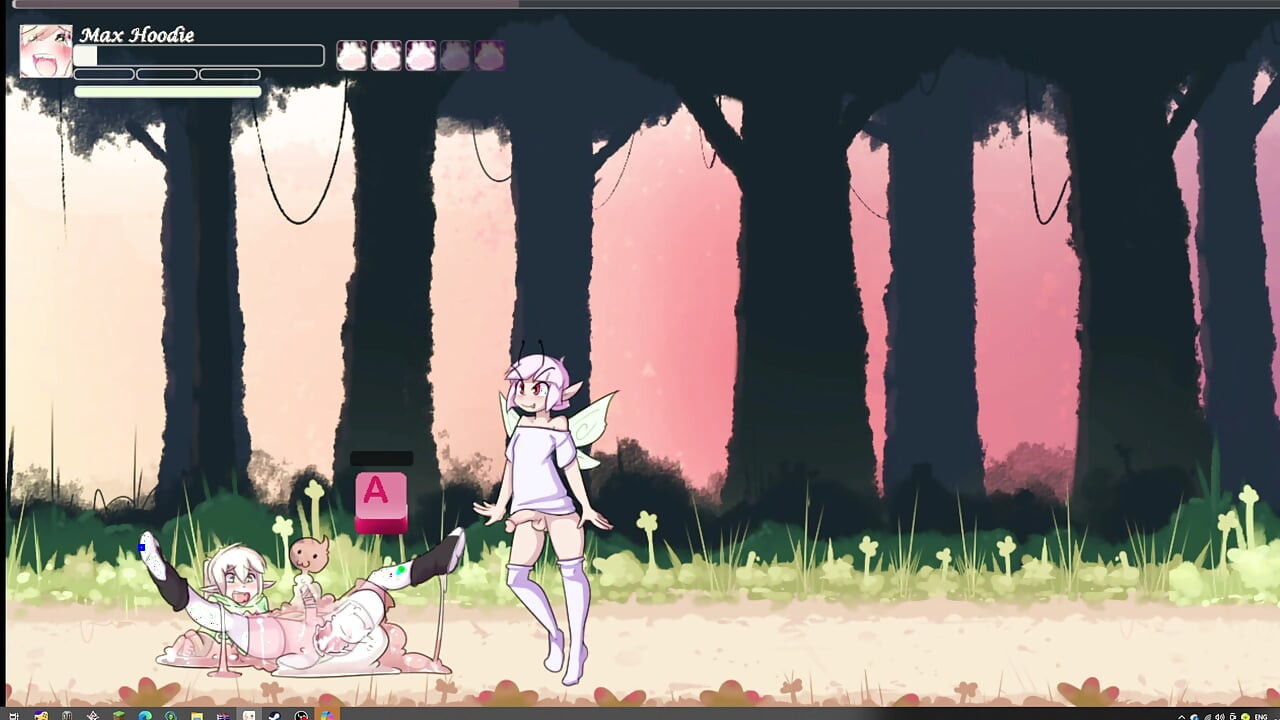Click the Max Hoodie name label
Image resolution: width=1280 pixels, height=720 pixels.
(x=139, y=35)
